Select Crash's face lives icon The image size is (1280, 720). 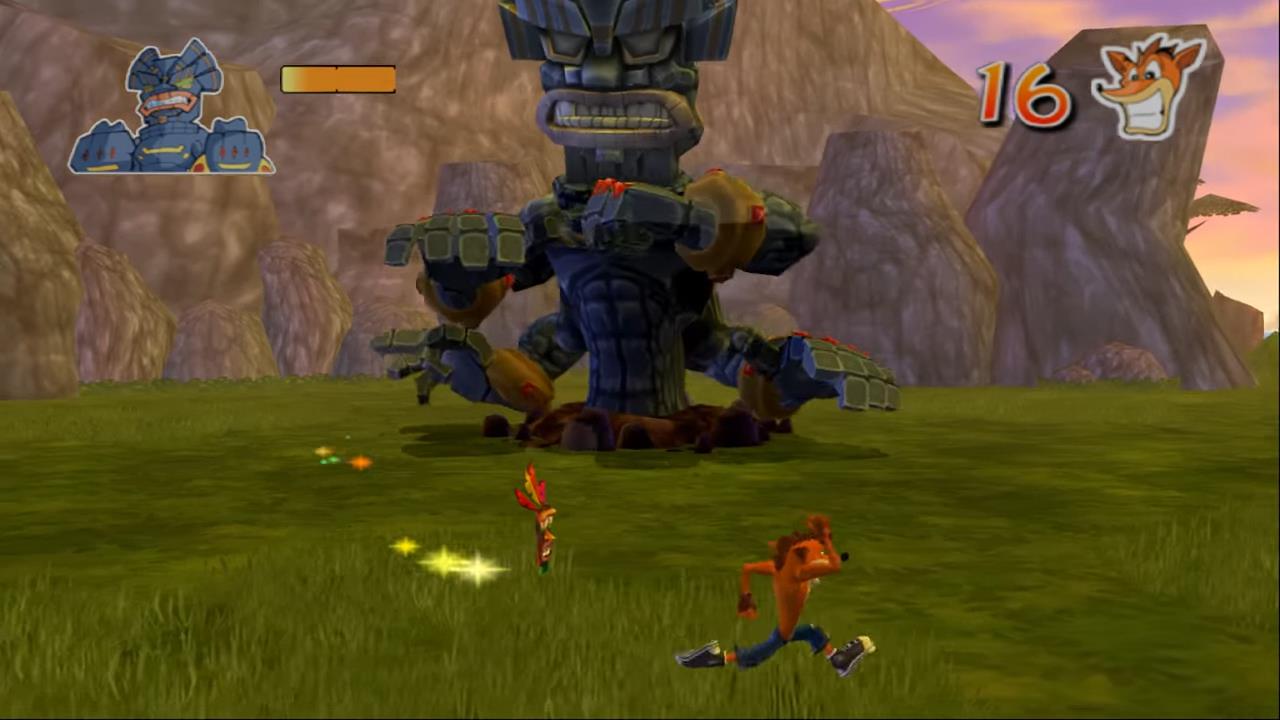(1146, 85)
